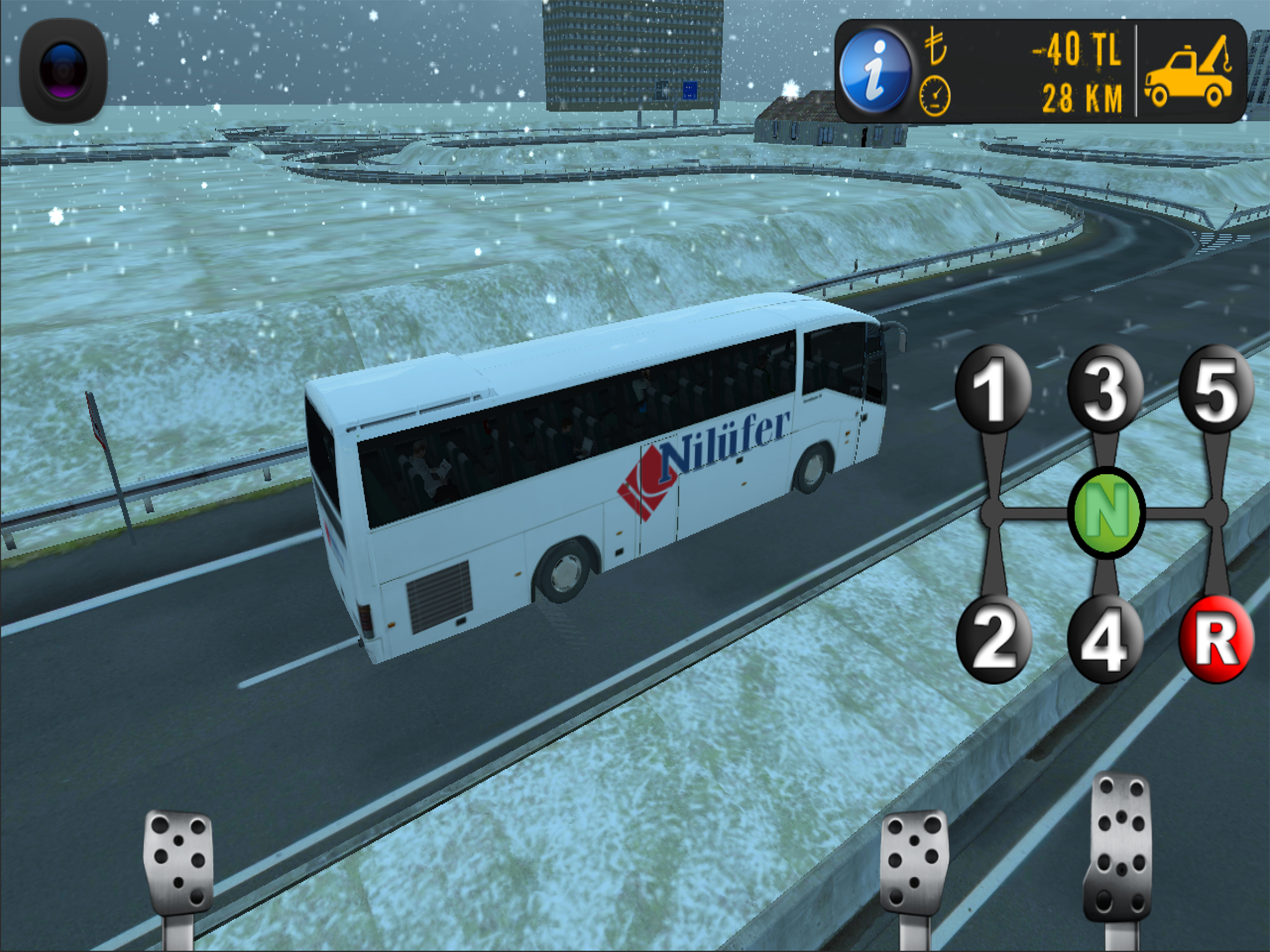Open the blue info button
This screenshot has width=1270, height=952.
874,72
